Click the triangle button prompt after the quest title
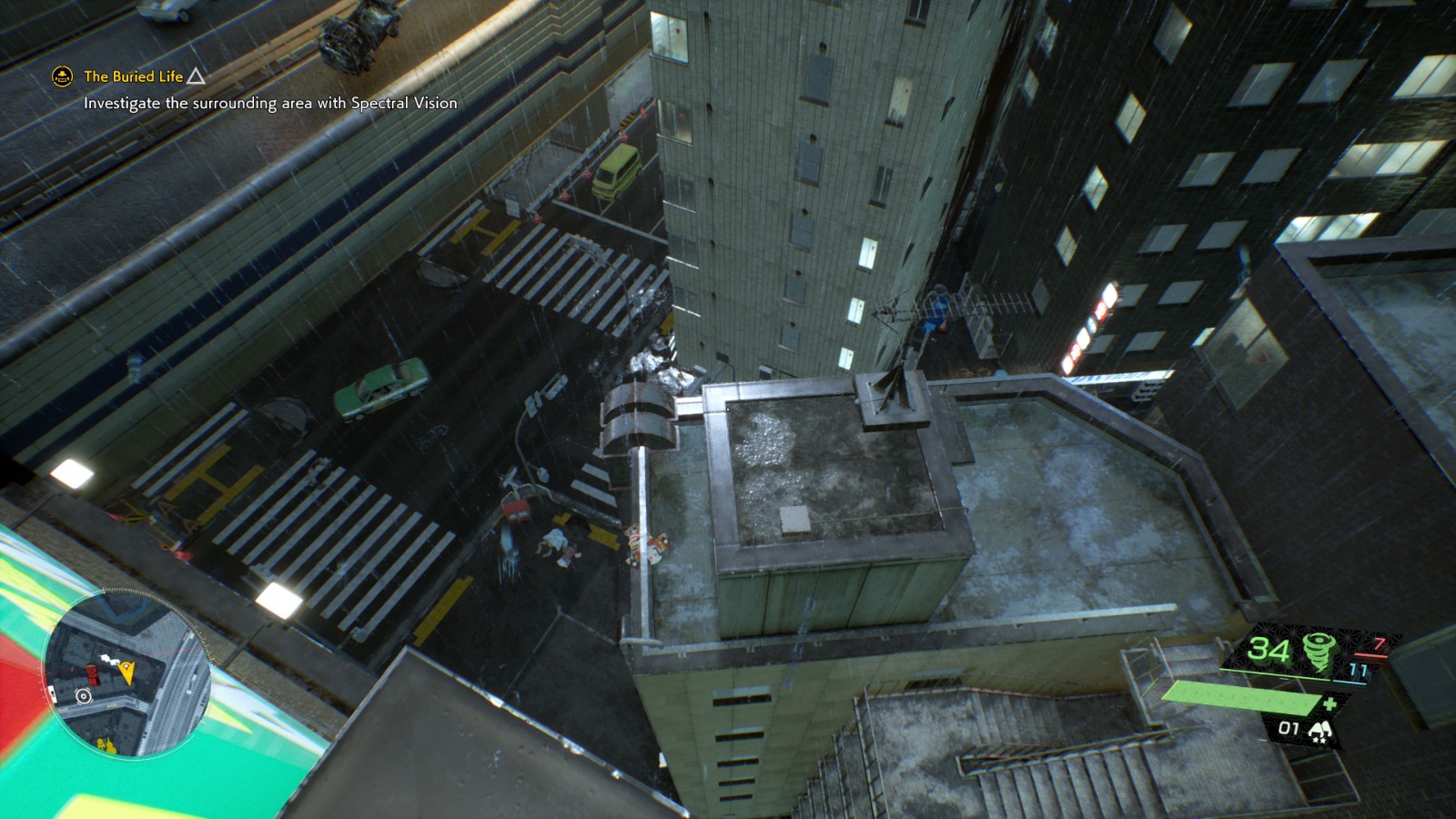The height and width of the screenshot is (819, 1456). 194,77
